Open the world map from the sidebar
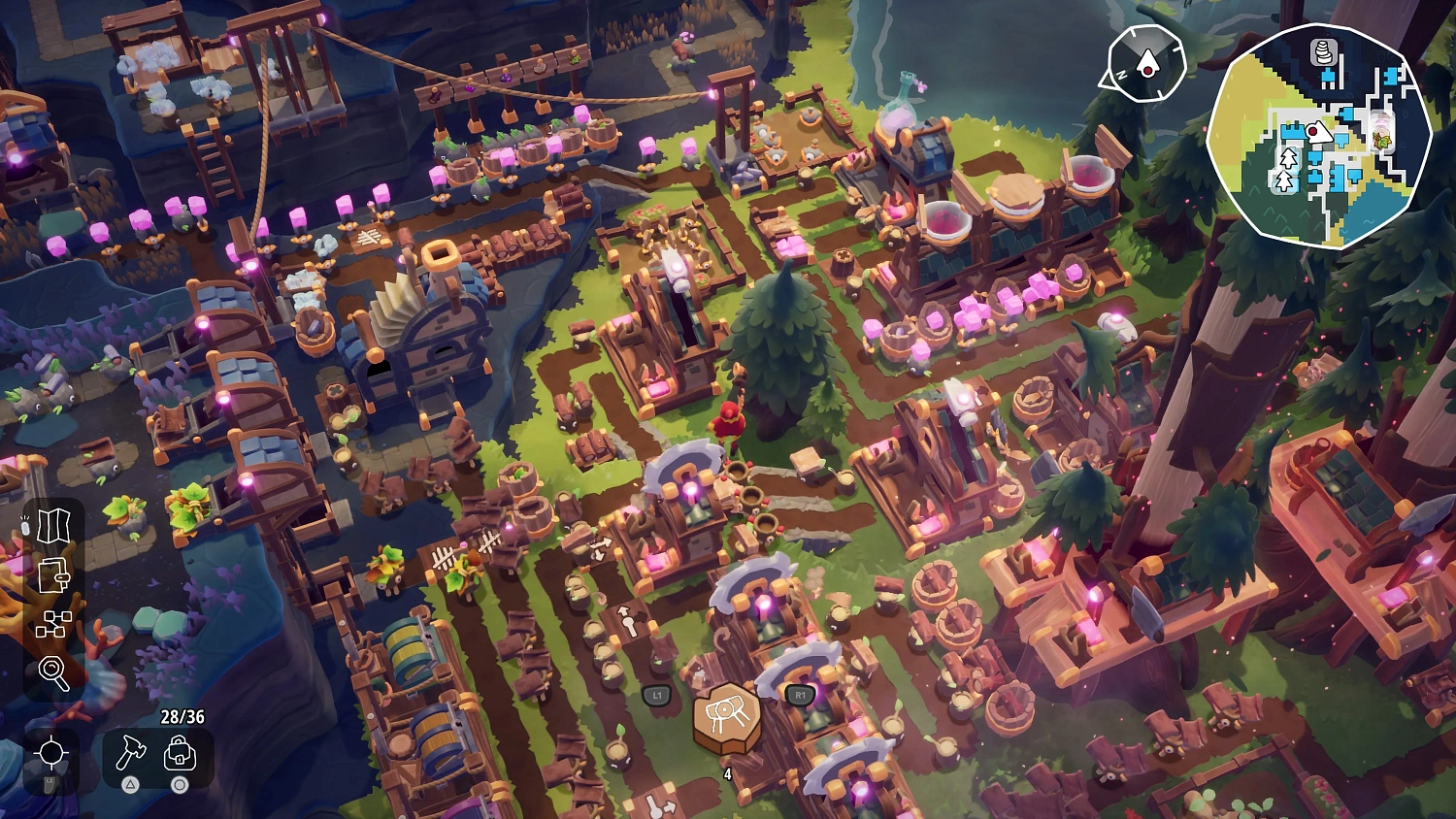The image size is (1456, 819). (53, 525)
